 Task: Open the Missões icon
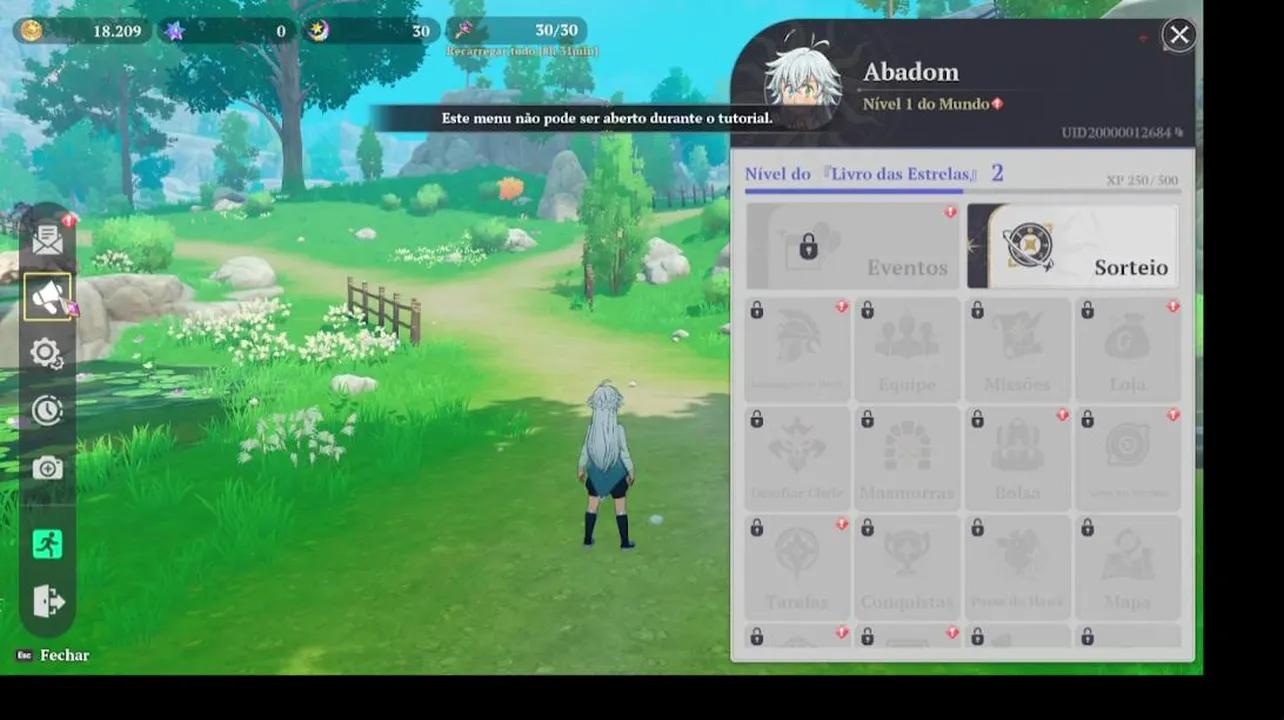pyautogui.click(x=1018, y=348)
